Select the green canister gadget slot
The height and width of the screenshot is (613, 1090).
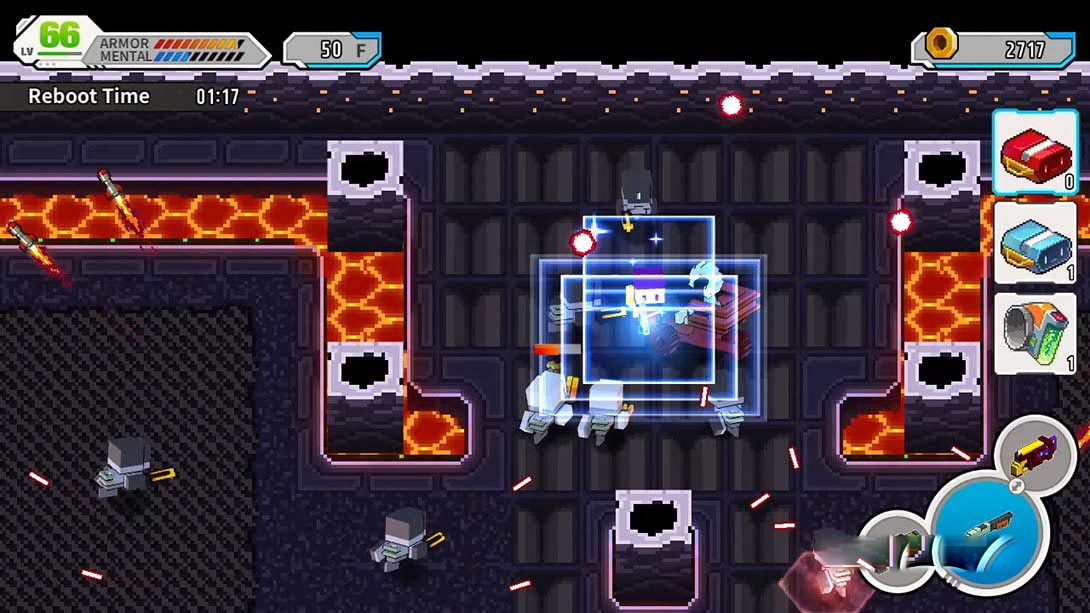1034,332
